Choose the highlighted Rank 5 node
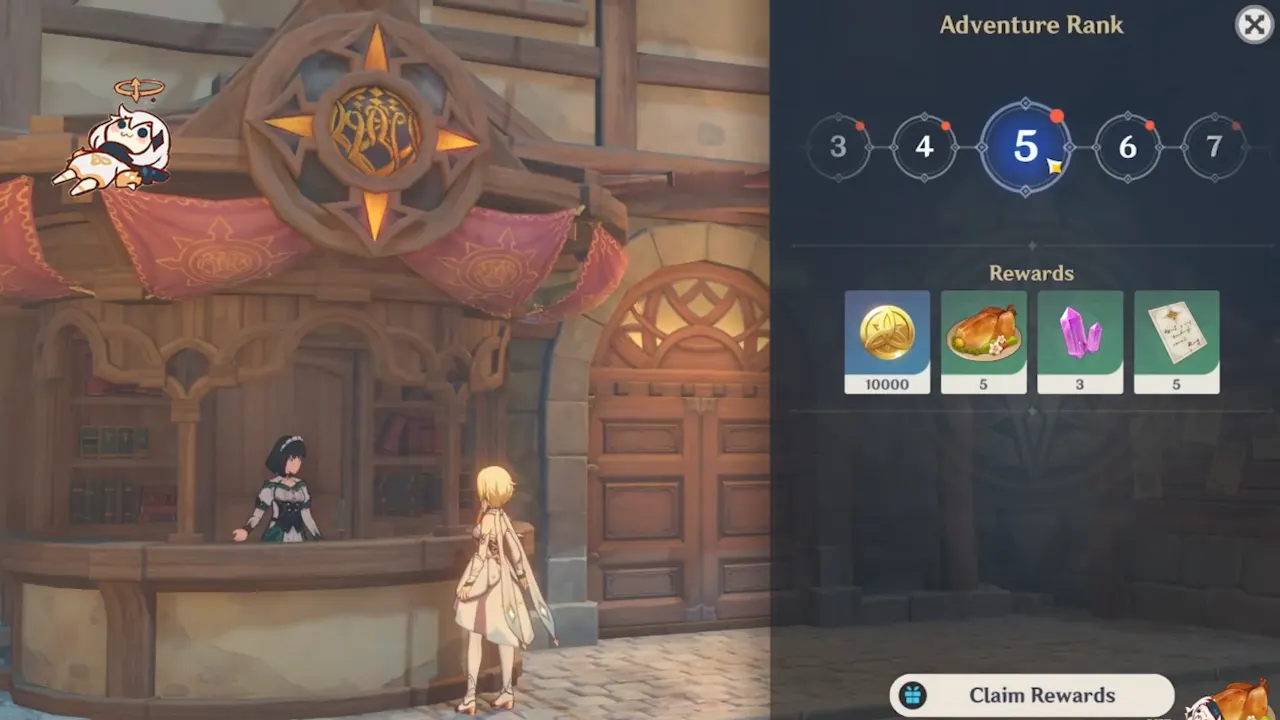Viewport: 1280px width, 720px height. 1025,147
